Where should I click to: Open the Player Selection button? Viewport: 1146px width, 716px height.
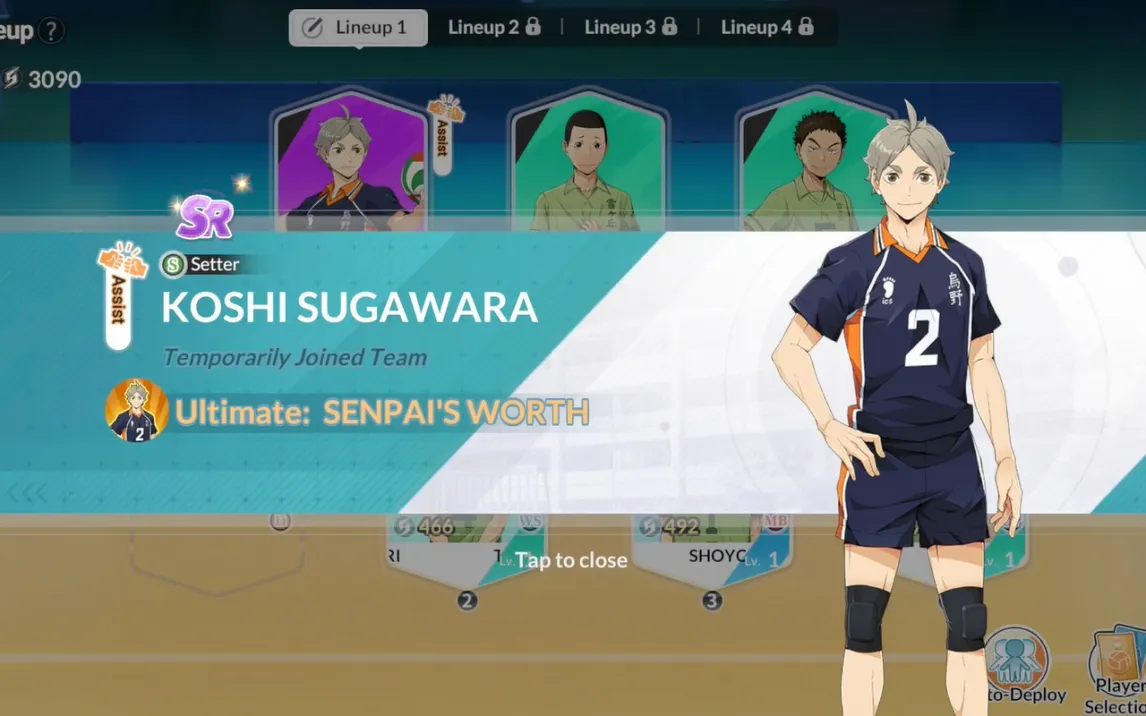click(x=1118, y=668)
